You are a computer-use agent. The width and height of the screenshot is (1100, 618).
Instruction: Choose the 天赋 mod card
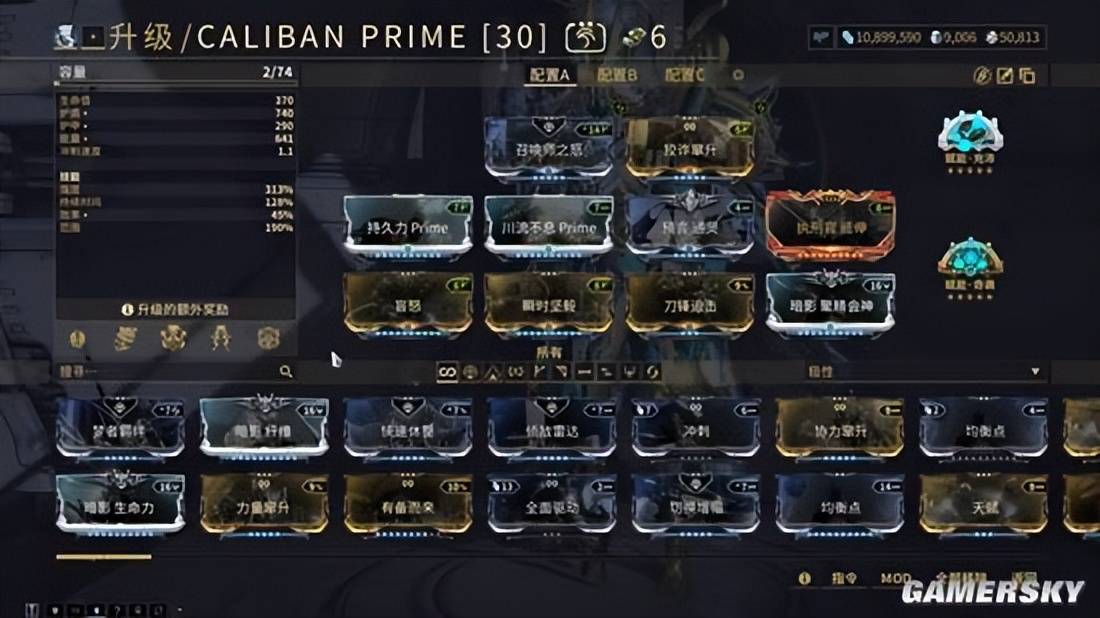pyautogui.click(x=984, y=504)
